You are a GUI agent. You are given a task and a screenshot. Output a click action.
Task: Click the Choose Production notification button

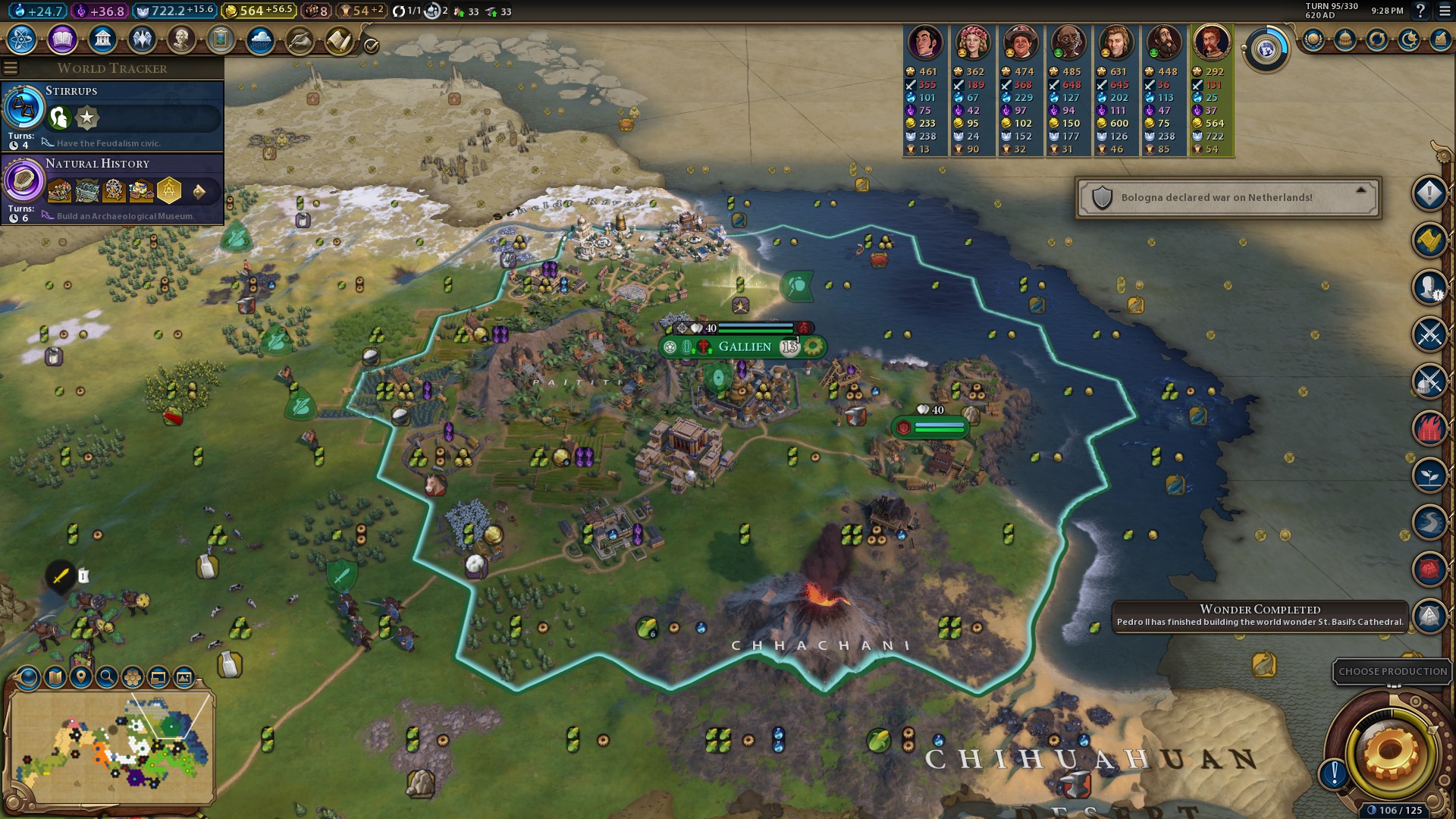(x=1392, y=672)
